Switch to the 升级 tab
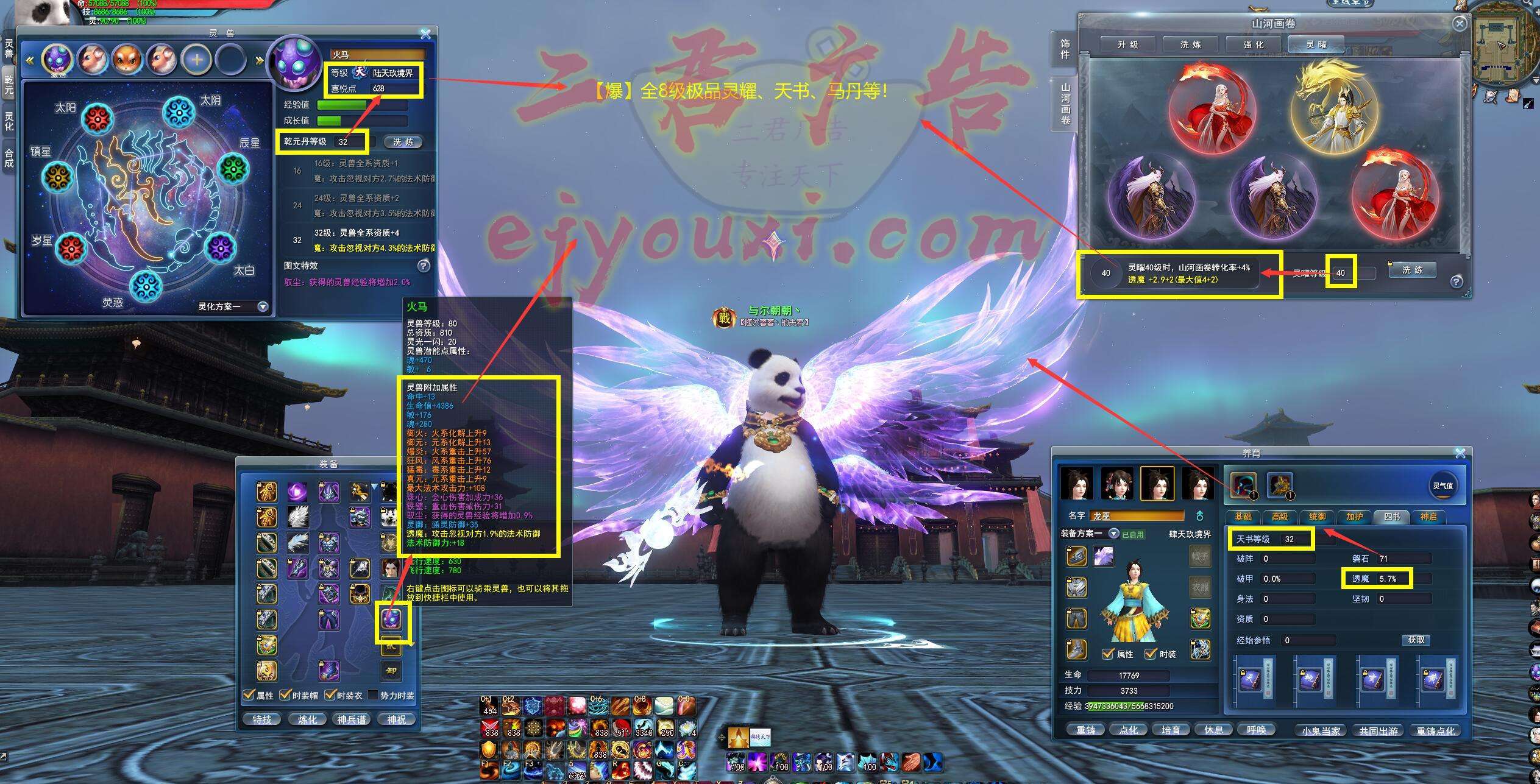 click(x=1128, y=44)
